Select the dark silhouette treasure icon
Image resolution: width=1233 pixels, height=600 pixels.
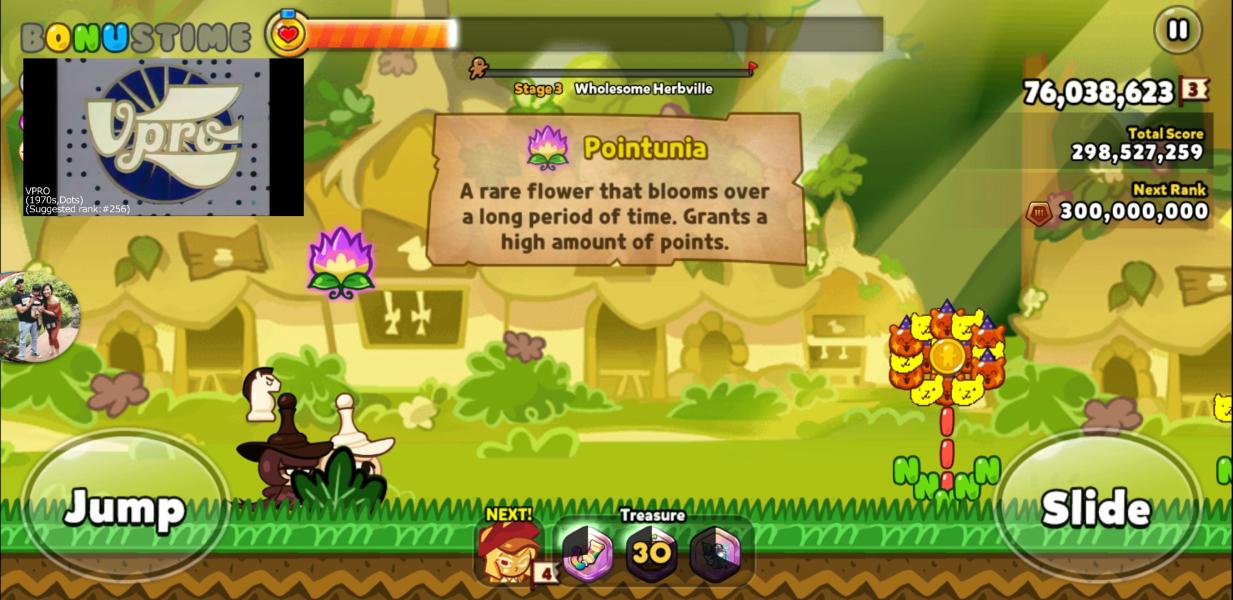[716, 553]
